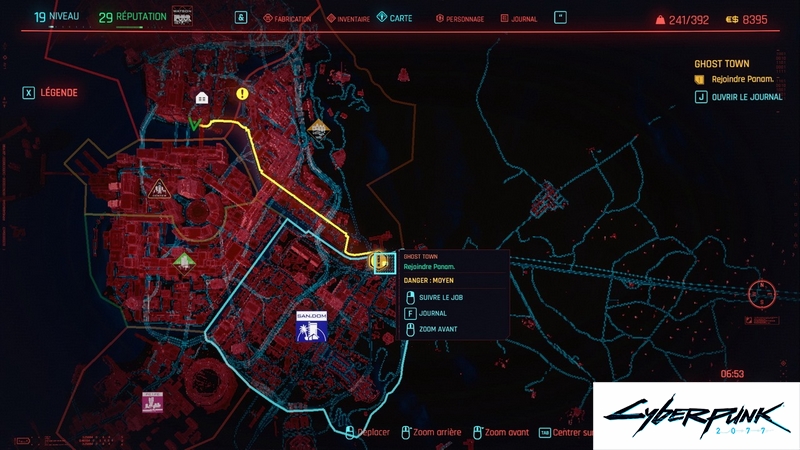Image resolution: width=800 pixels, height=450 pixels.
Task: Choose Journal in the quest tooltip
Action: (432, 313)
